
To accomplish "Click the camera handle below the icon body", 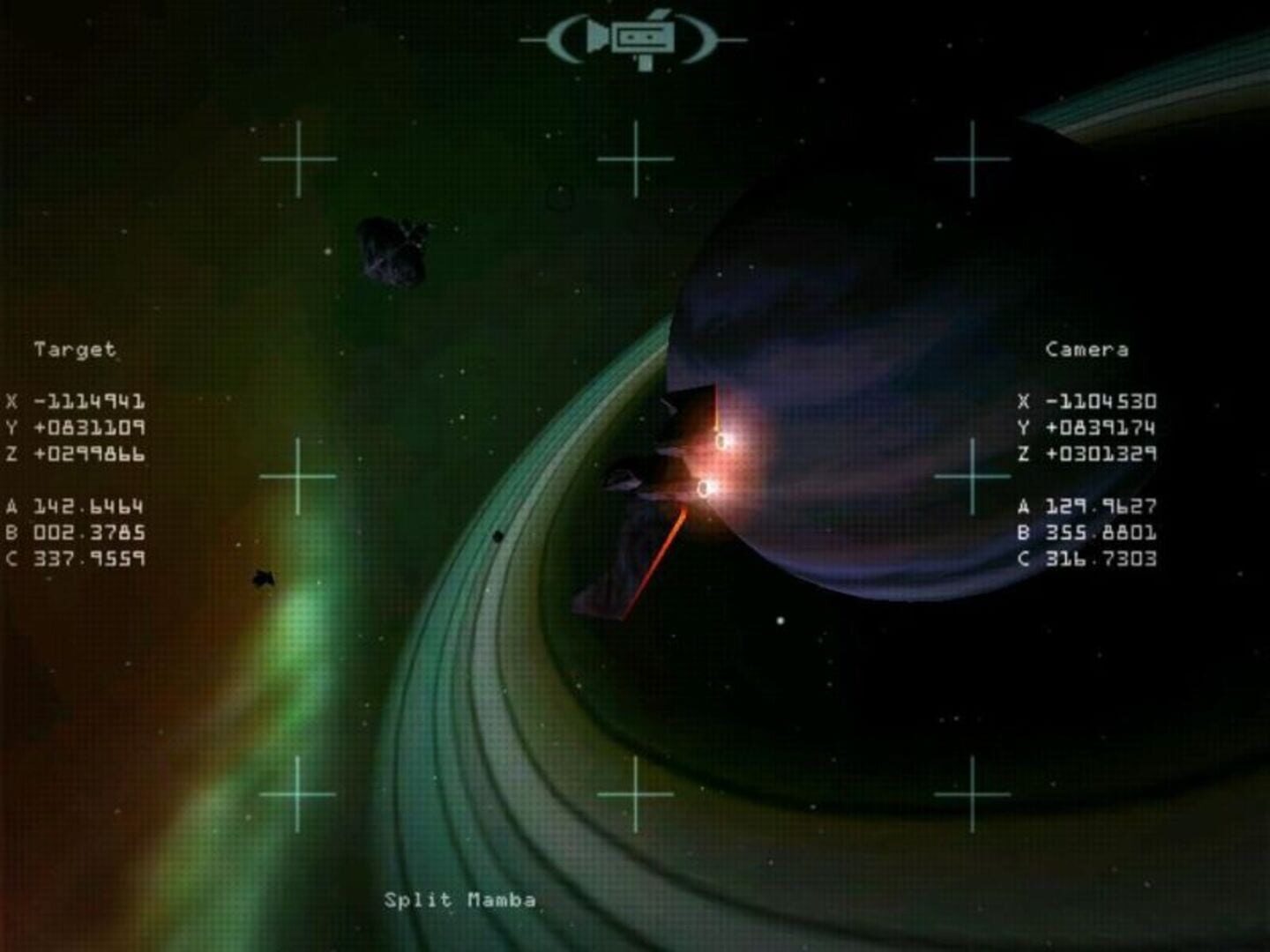I will [x=646, y=63].
